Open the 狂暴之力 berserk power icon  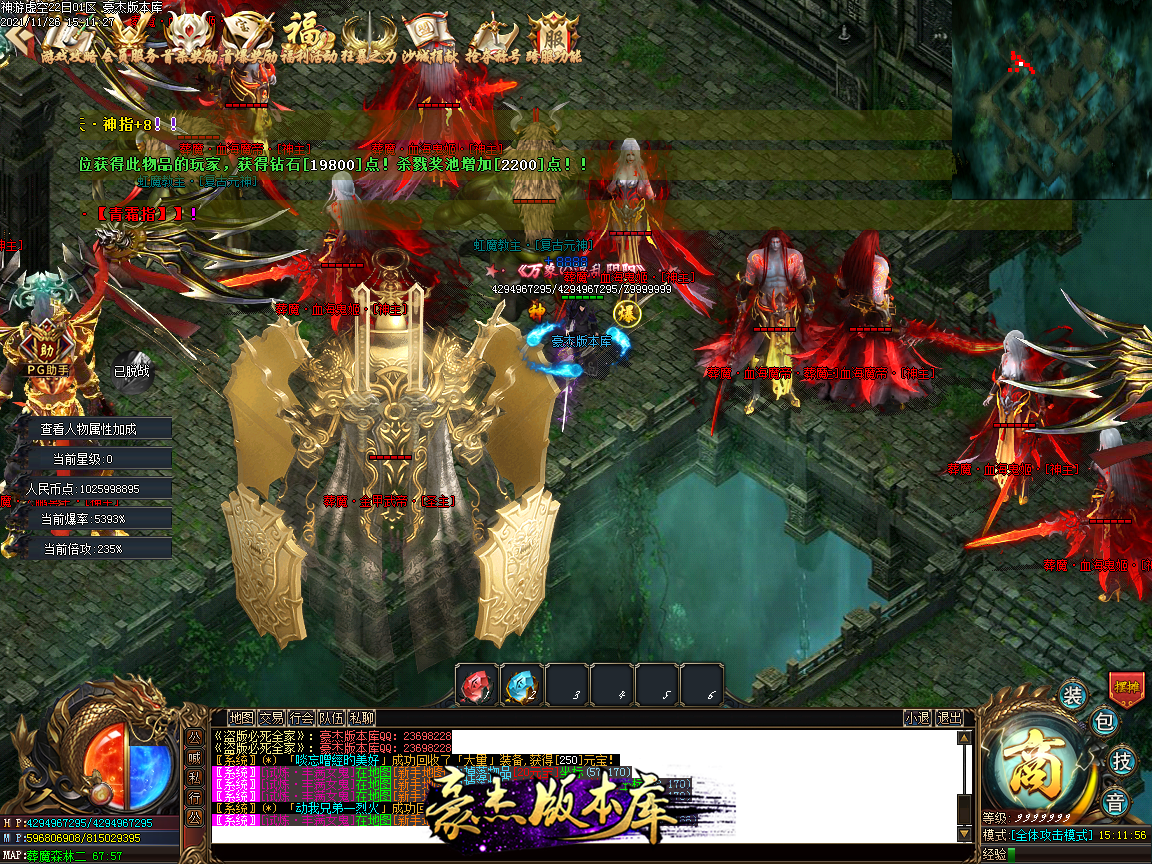click(x=370, y=36)
